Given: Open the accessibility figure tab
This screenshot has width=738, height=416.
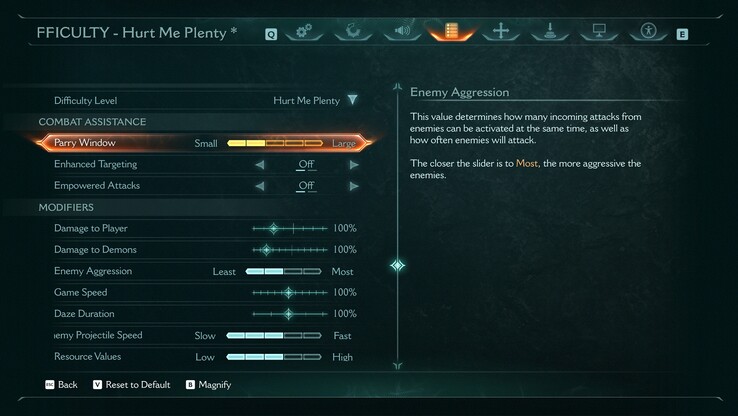Looking at the screenshot, I should [x=648, y=31].
